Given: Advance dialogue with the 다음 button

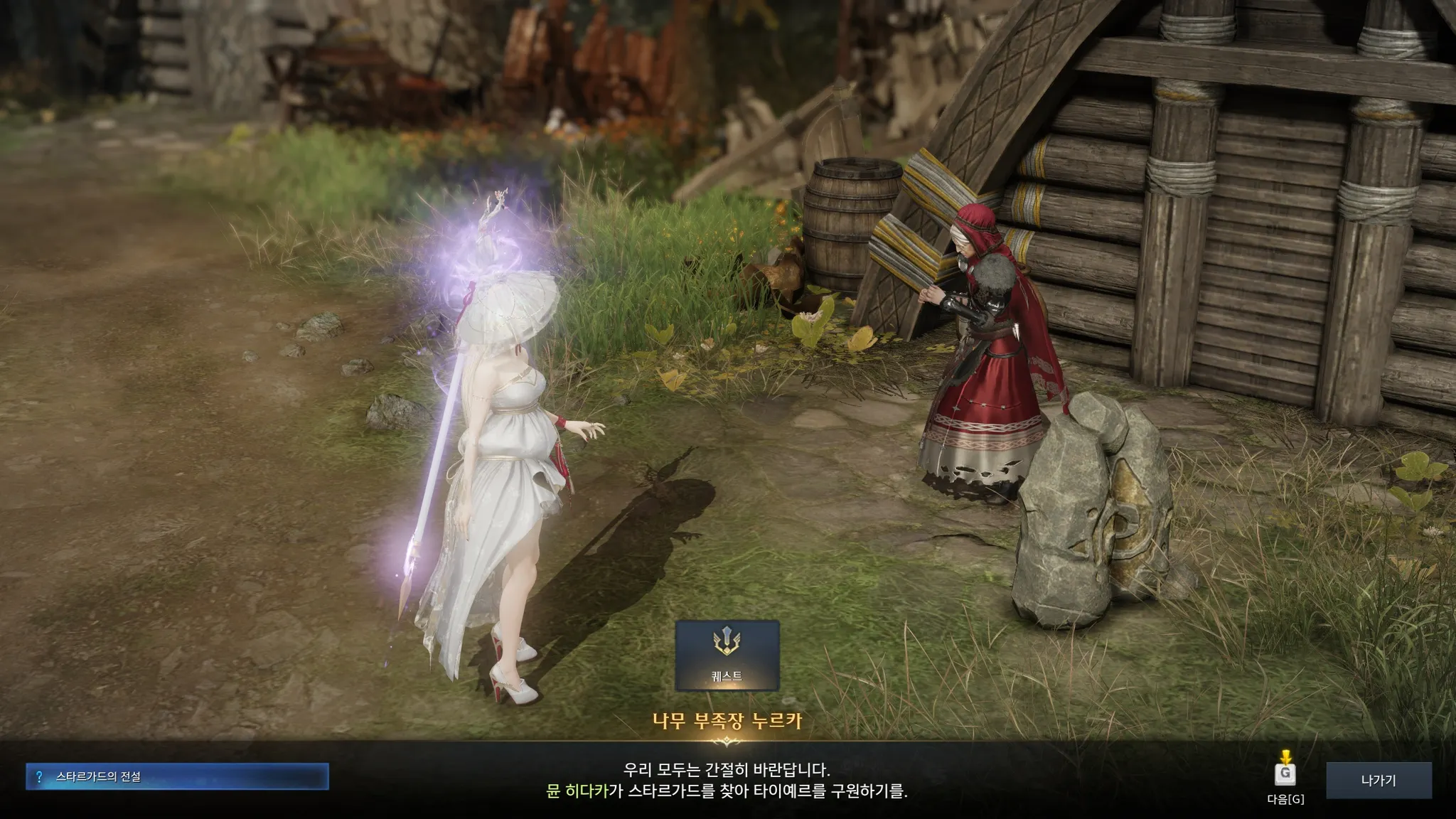Looking at the screenshot, I should point(1285,774).
